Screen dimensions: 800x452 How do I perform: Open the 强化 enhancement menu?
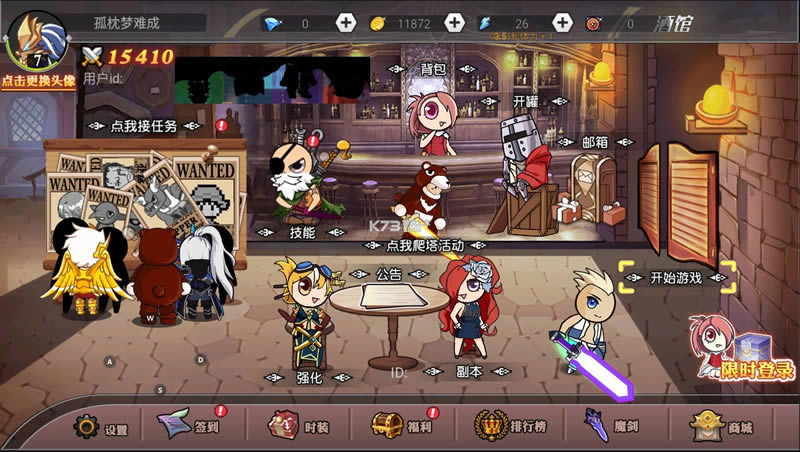310,377
